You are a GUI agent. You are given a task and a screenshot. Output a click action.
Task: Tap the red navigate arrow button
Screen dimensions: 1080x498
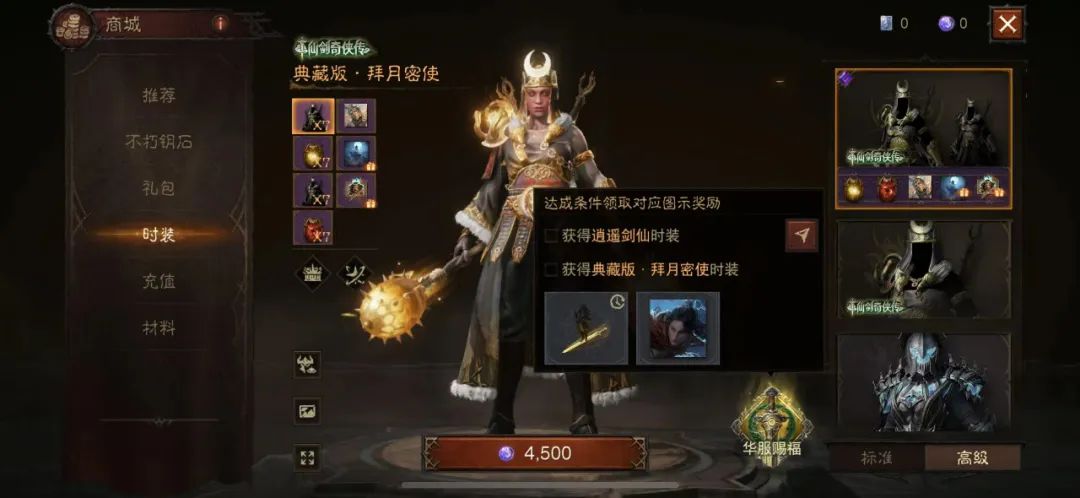pyautogui.click(x=801, y=235)
